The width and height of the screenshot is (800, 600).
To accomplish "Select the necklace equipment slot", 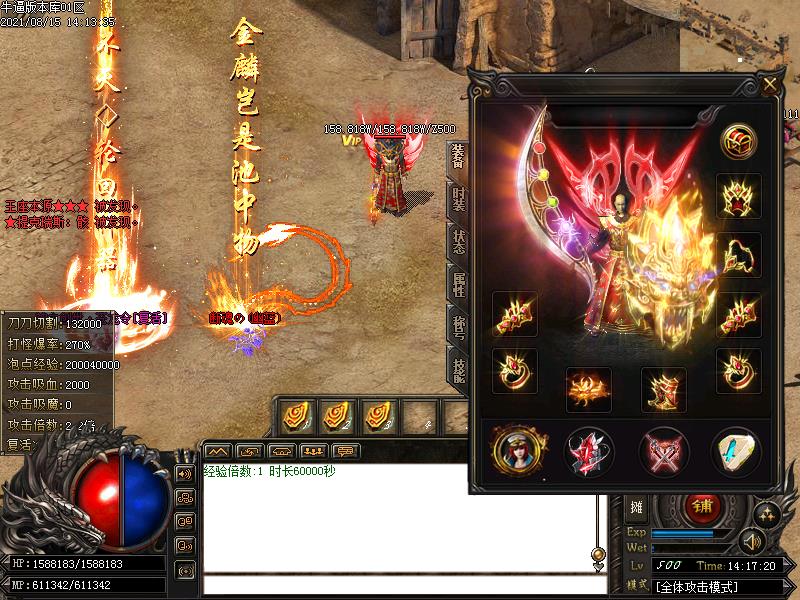I will tap(739, 254).
